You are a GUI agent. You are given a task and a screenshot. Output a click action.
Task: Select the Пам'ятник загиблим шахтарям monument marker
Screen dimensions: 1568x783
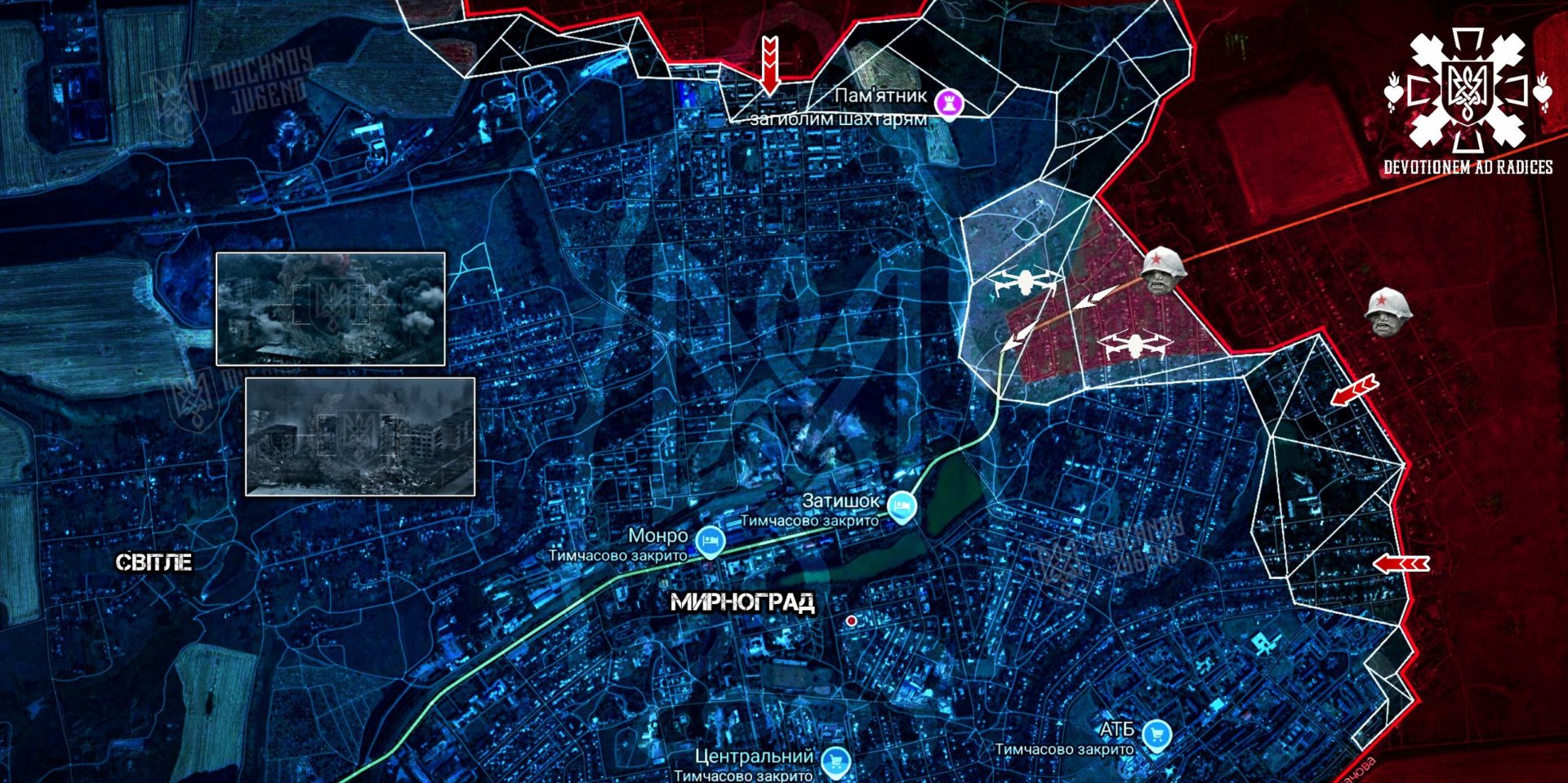pos(949,103)
